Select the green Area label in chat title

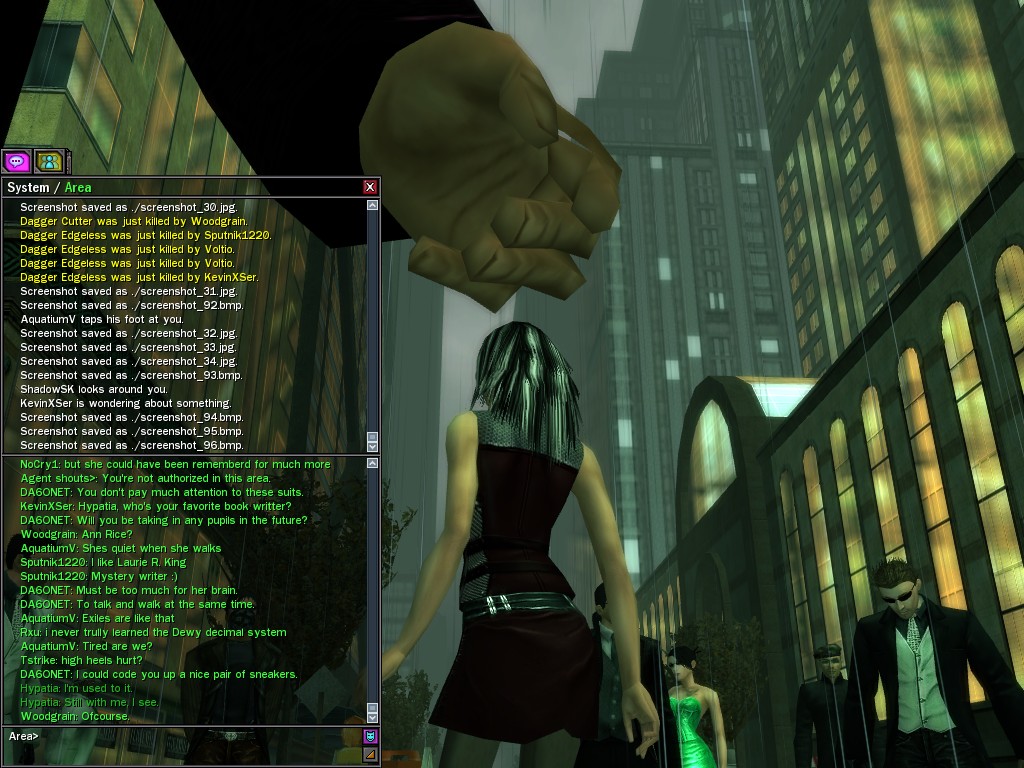click(78, 187)
